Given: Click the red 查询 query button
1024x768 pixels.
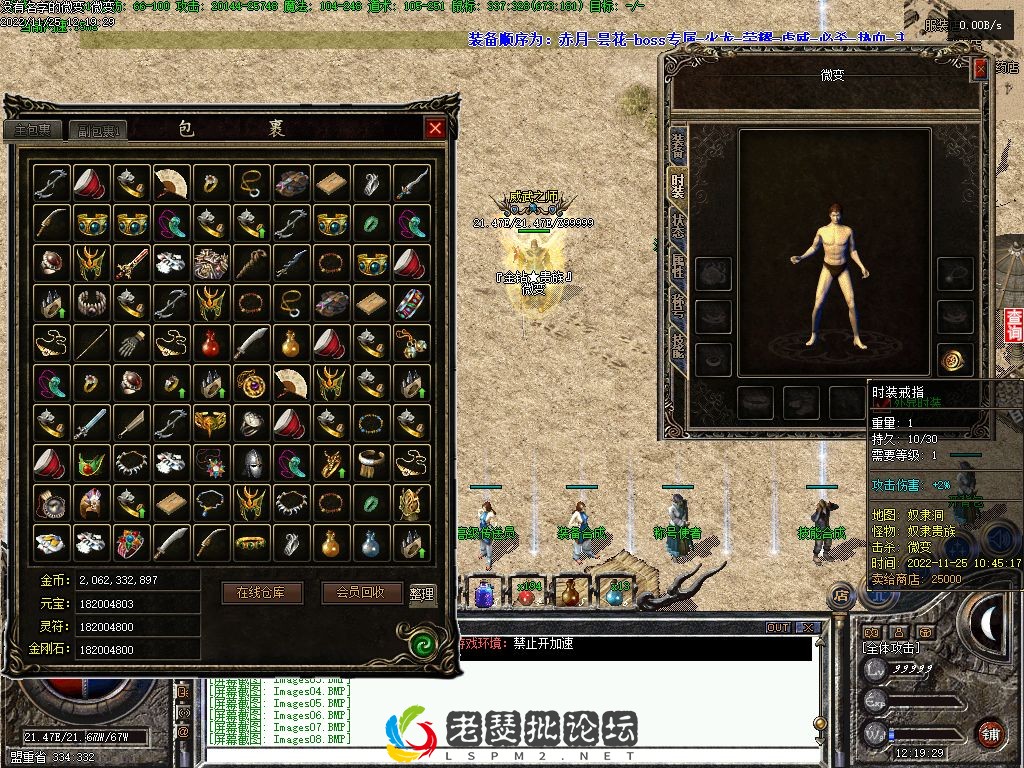Looking at the screenshot, I should (x=1014, y=326).
